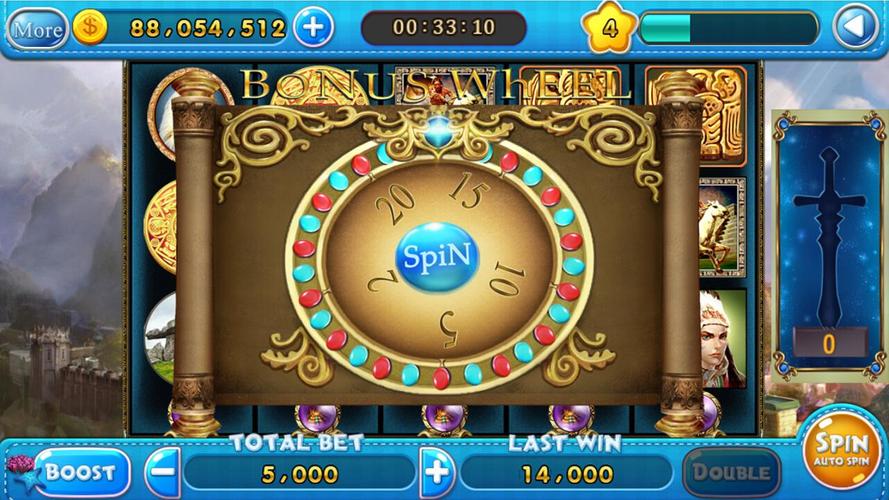The image size is (889, 500).
Task: Click the blue Spin button on the bonus wheel
Action: (x=438, y=258)
